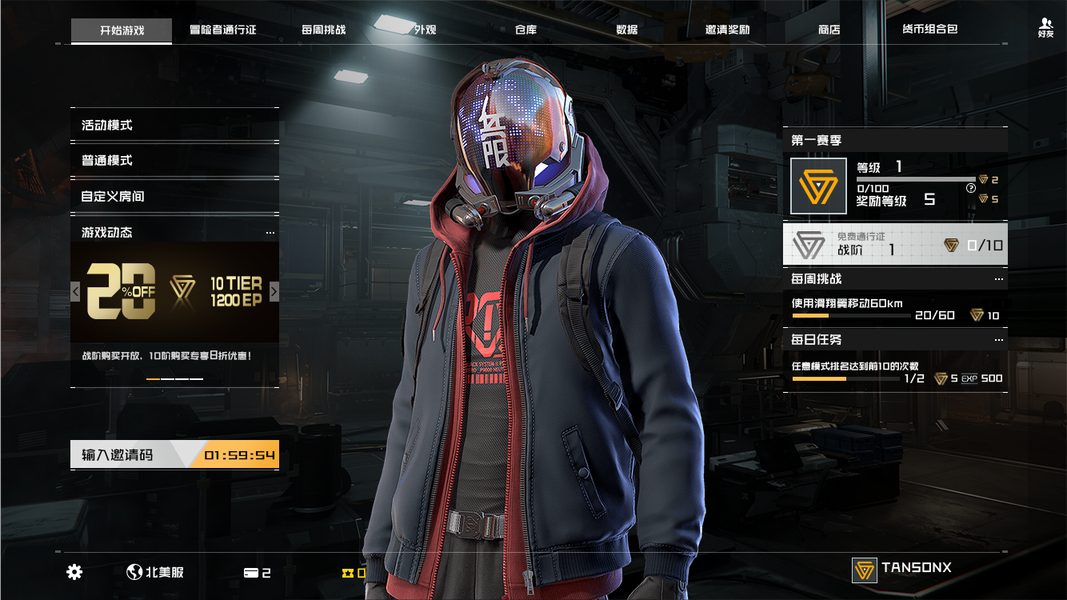Open the 邀请奖励 invite rewards tab
The width and height of the screenshot is (1067, 600).
[727, 30]
